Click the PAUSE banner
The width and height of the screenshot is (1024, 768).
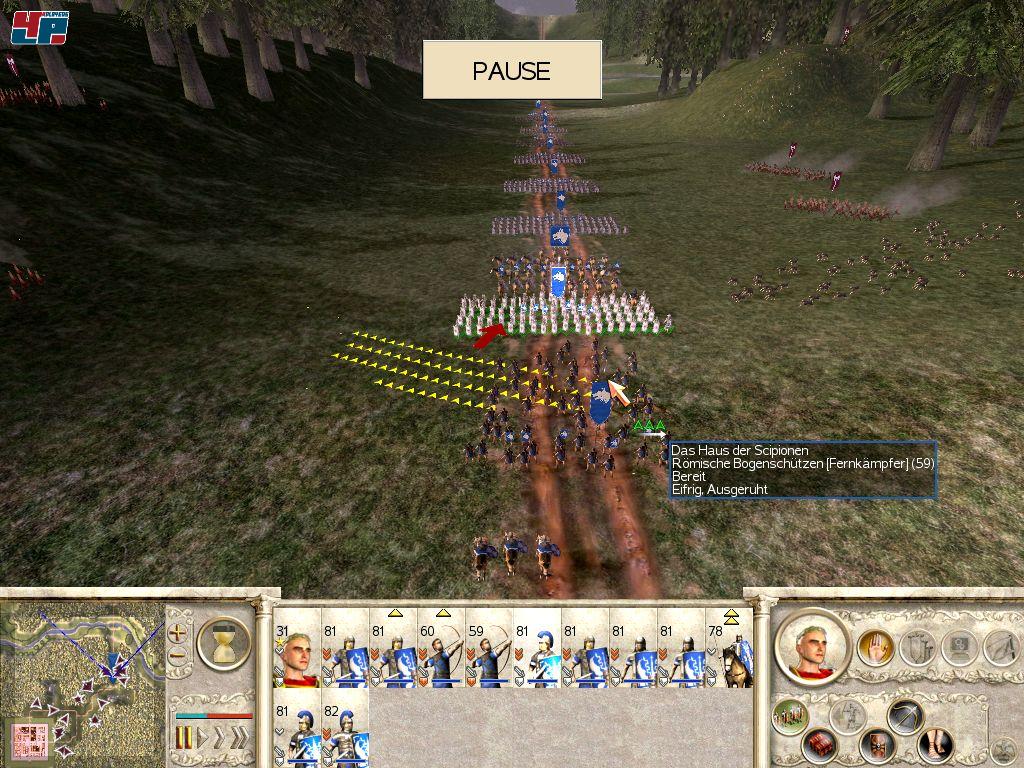(511, 70)
